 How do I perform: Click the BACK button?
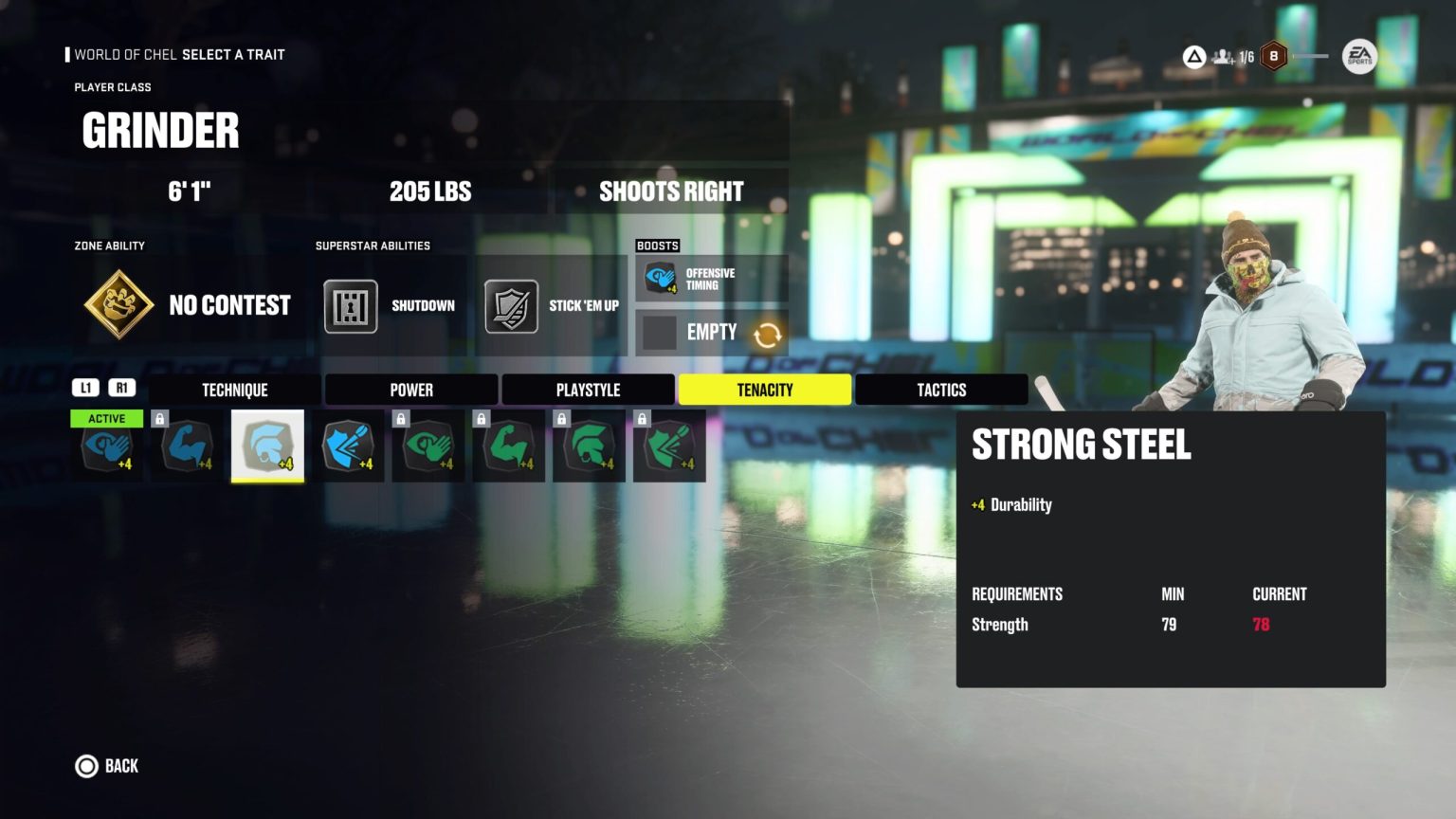pos(106,766)
